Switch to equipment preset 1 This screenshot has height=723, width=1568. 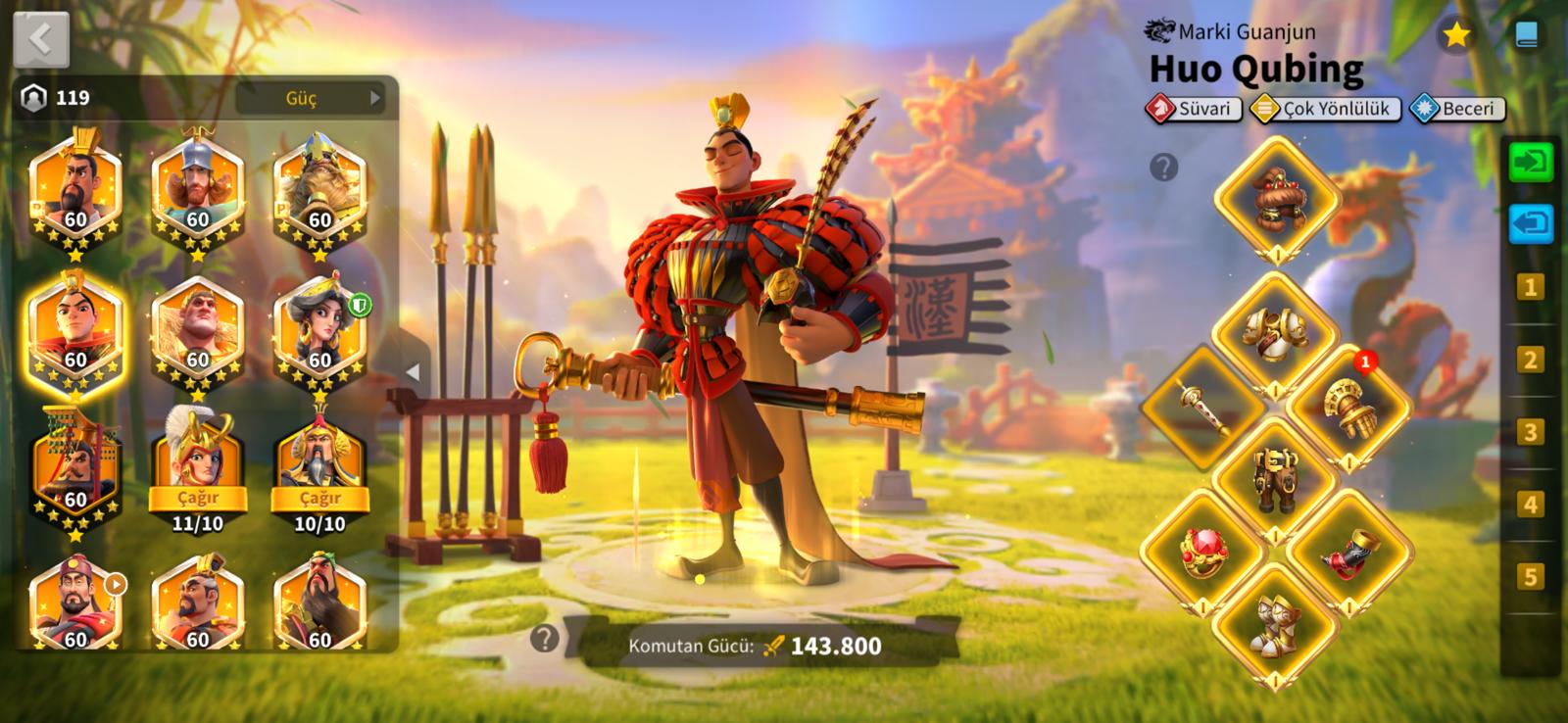pos(1530,287)
